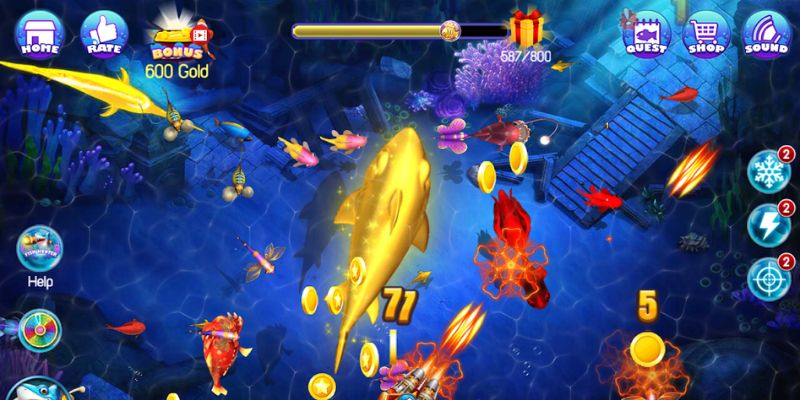800x400 pixels.
Task: Go to the Home screen
Action: click(x=36, y=33)
